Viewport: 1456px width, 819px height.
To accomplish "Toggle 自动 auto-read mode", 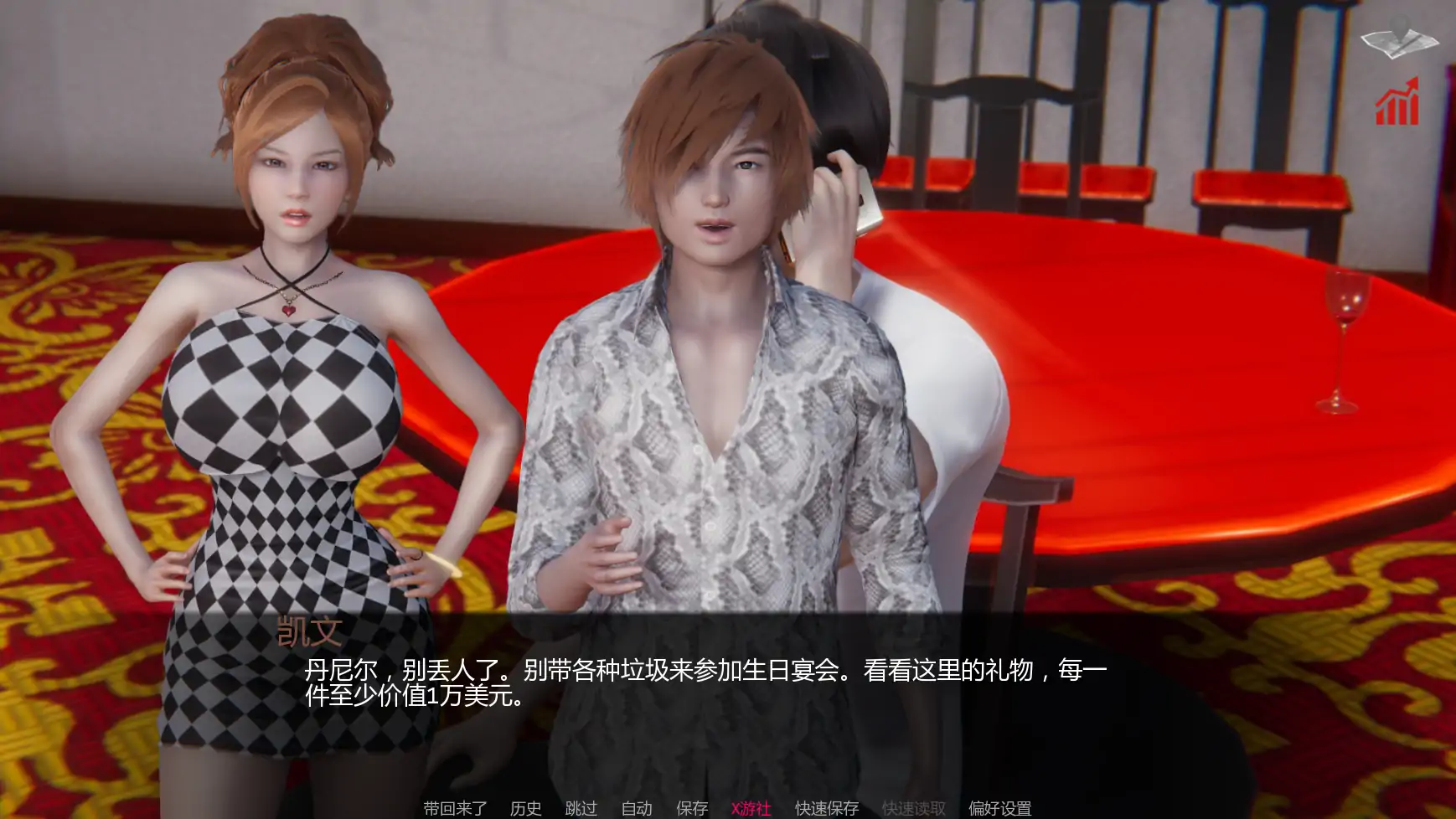I will pos(638,809).
